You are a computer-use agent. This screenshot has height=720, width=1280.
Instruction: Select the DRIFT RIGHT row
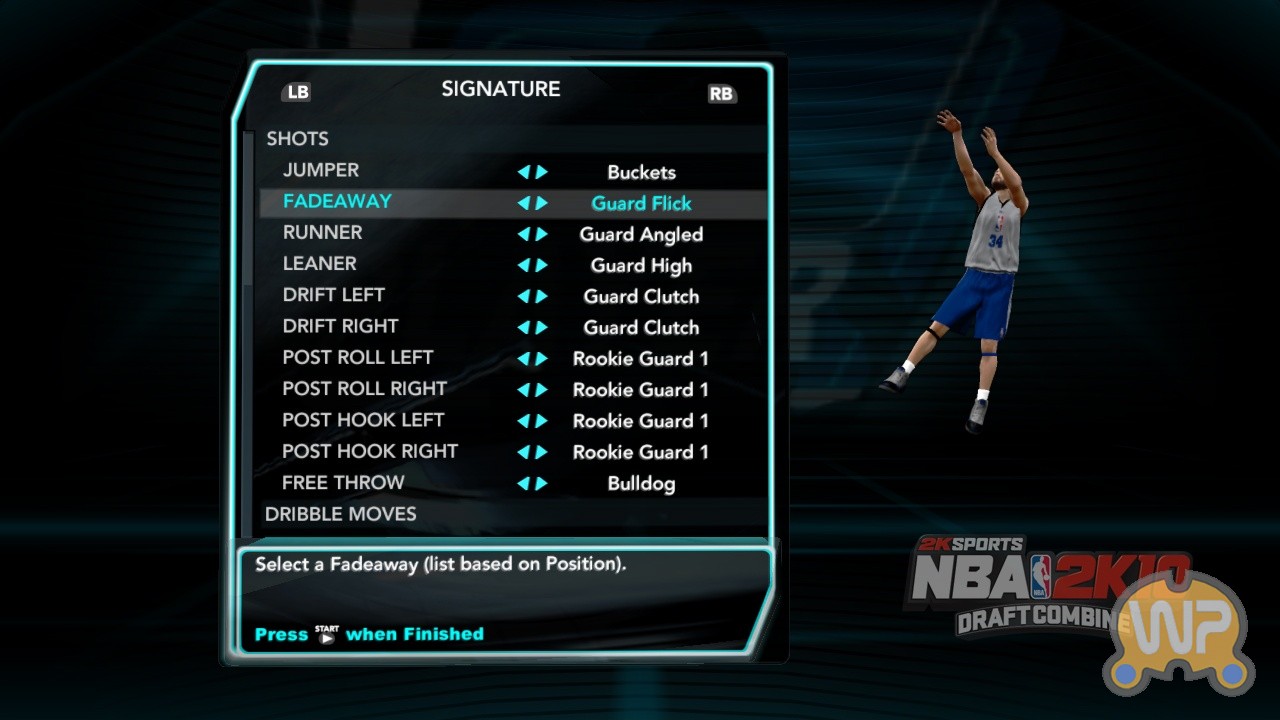[340, 326]
